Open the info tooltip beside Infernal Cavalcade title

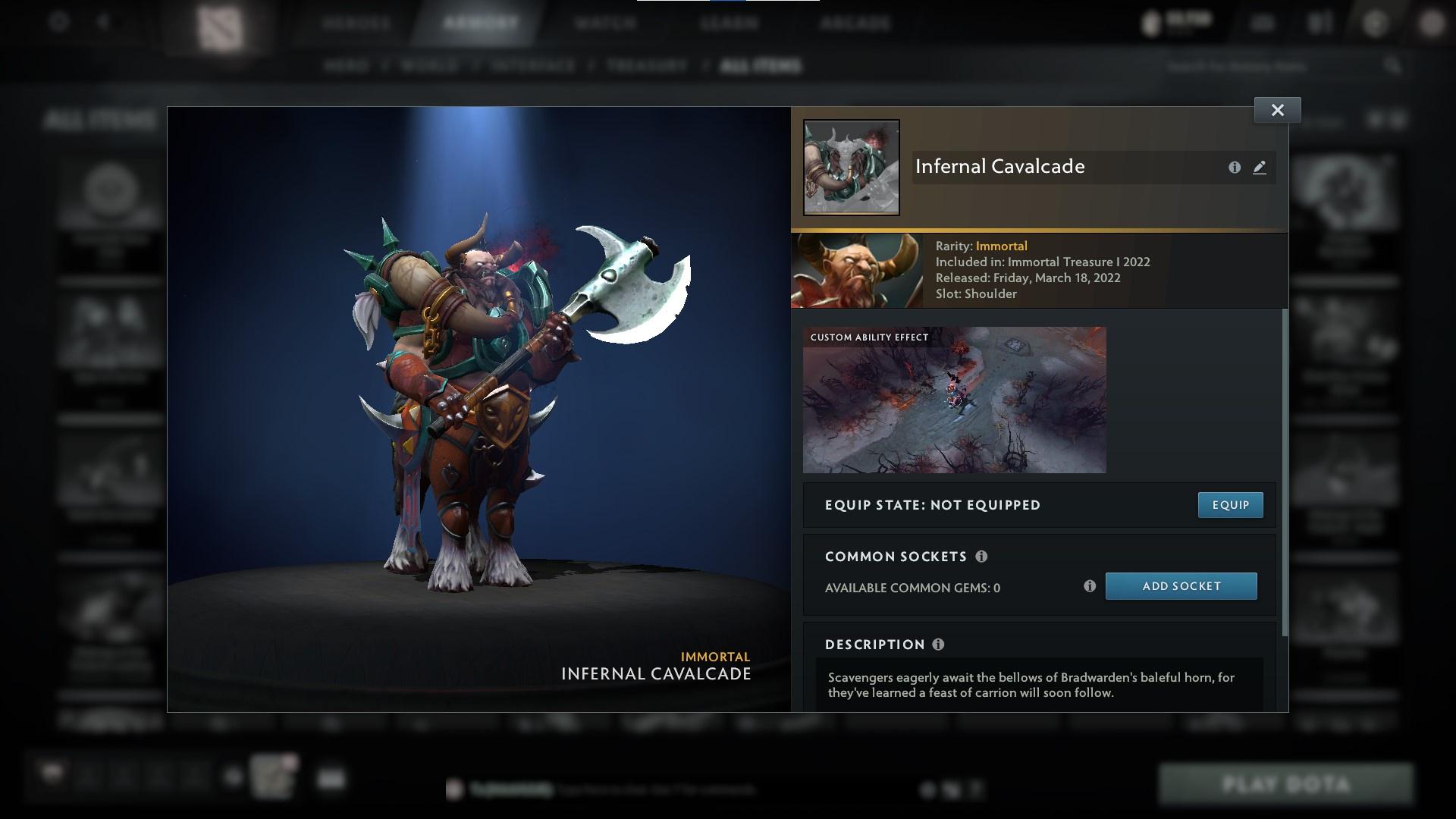[x=1235, y=168]
